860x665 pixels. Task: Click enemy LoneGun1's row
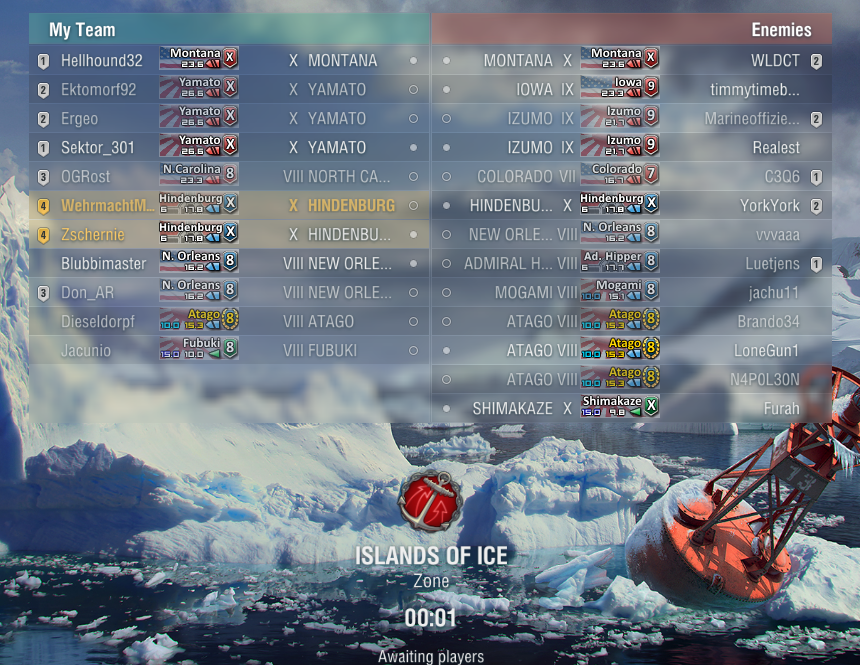coord(767,351)
